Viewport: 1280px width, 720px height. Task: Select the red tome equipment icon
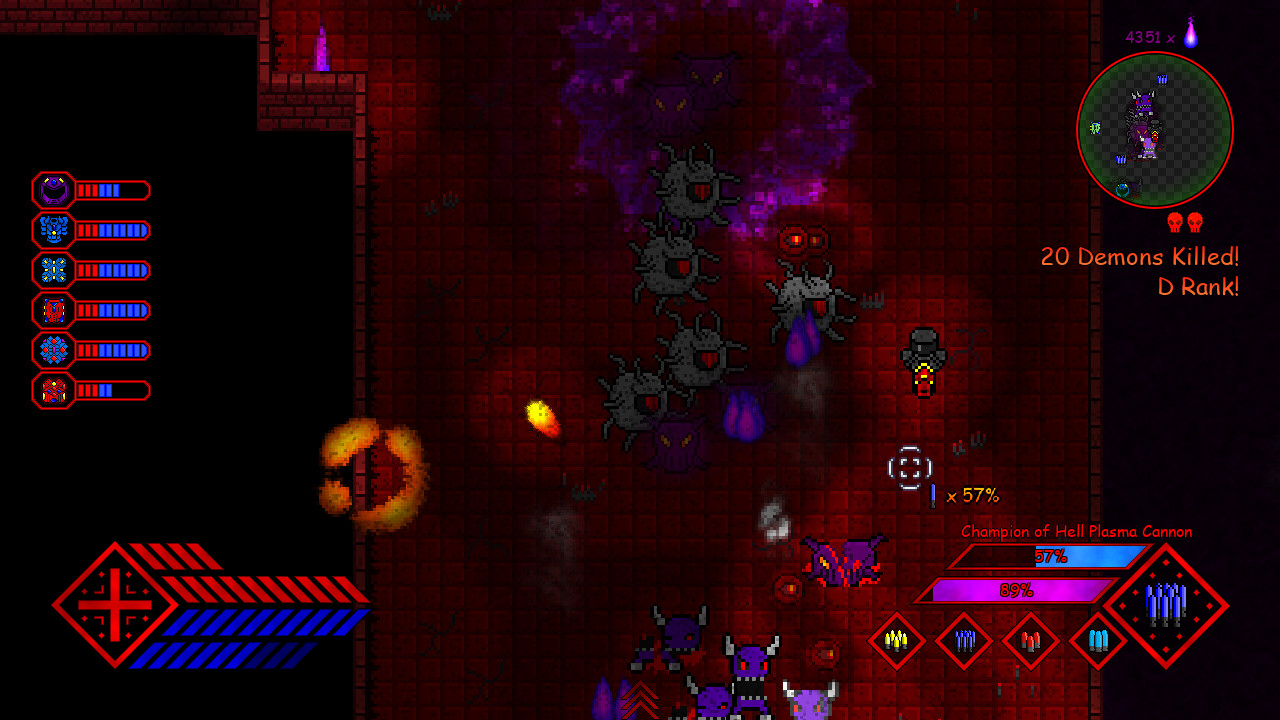[x=52, y=310]
